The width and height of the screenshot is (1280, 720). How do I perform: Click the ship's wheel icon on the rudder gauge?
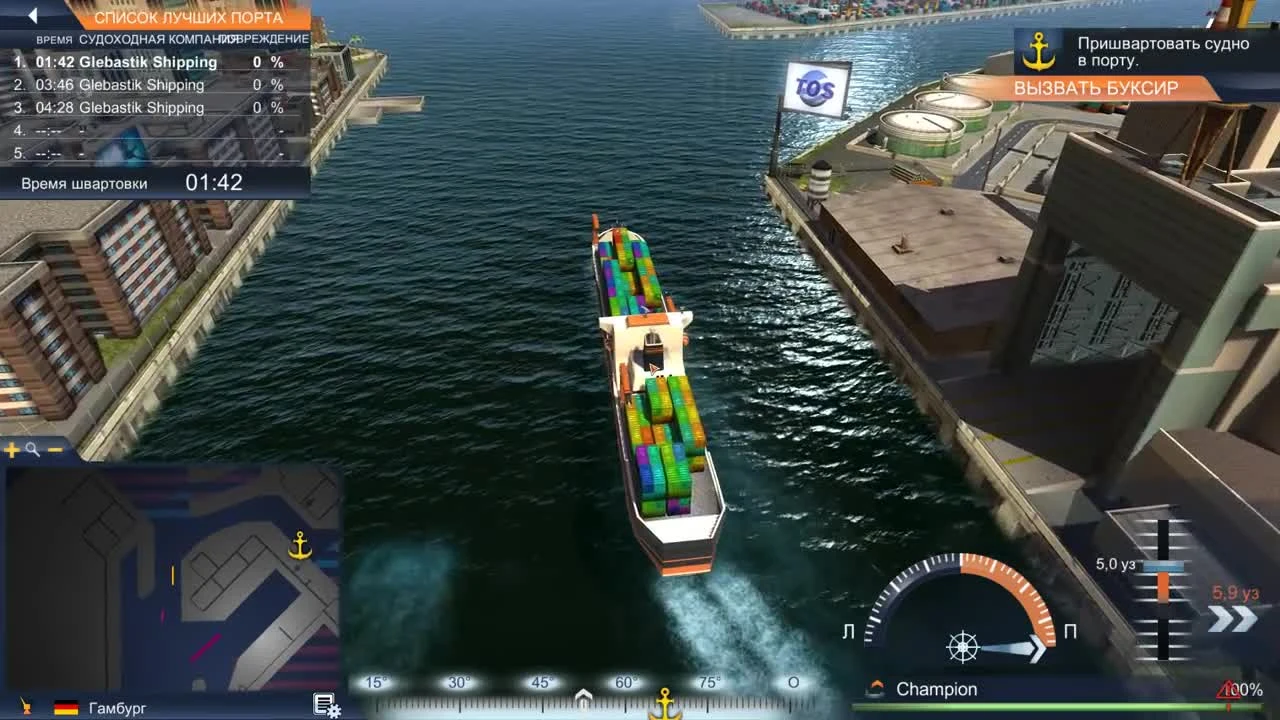click(x=961, y=647)
